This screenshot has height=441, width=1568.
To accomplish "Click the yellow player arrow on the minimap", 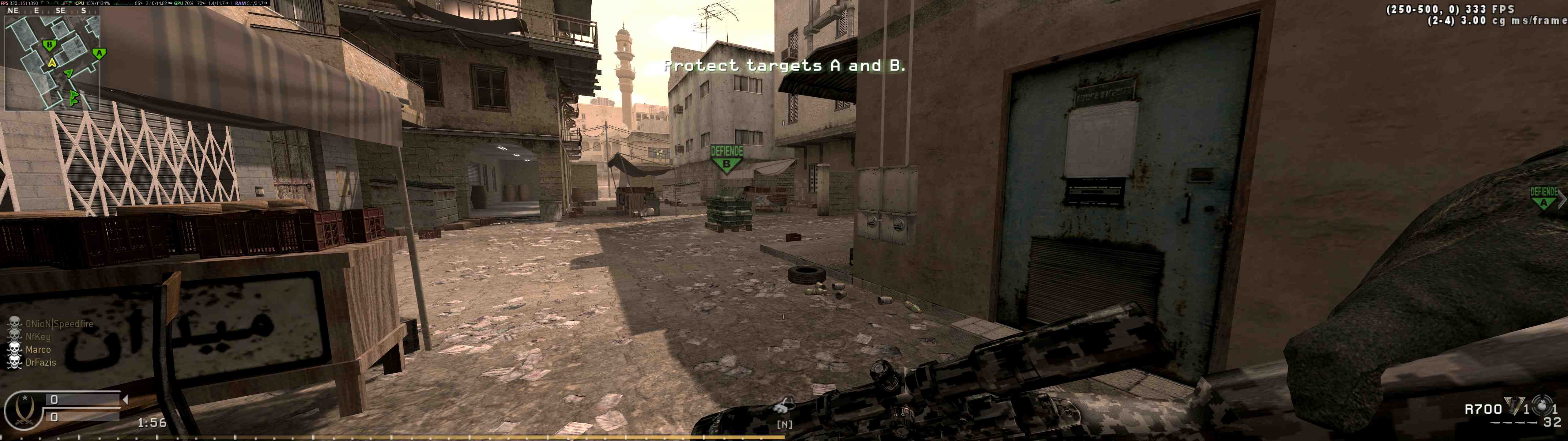I will (x=52, y=63).
